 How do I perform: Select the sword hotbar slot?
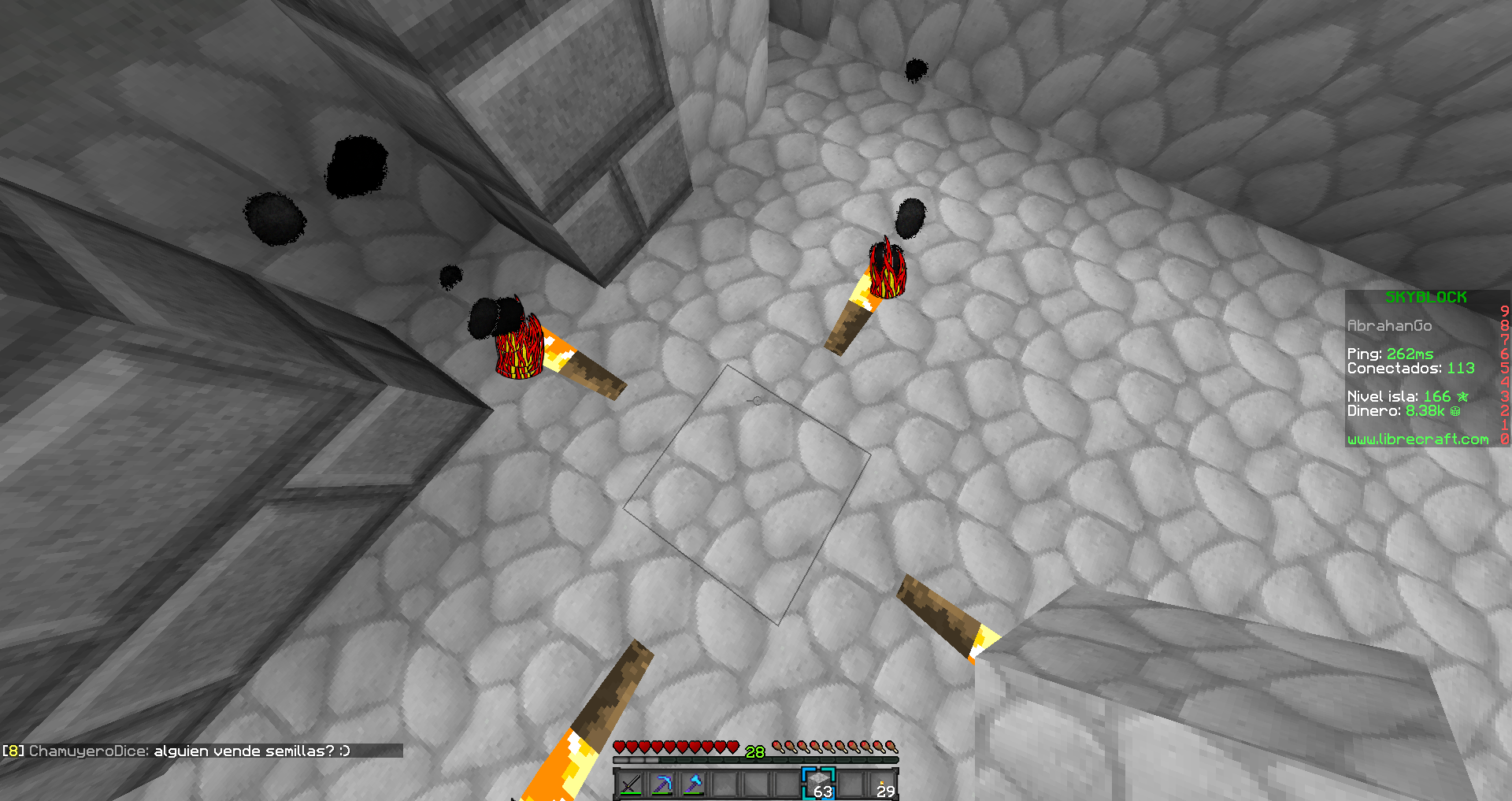(631, 784)
